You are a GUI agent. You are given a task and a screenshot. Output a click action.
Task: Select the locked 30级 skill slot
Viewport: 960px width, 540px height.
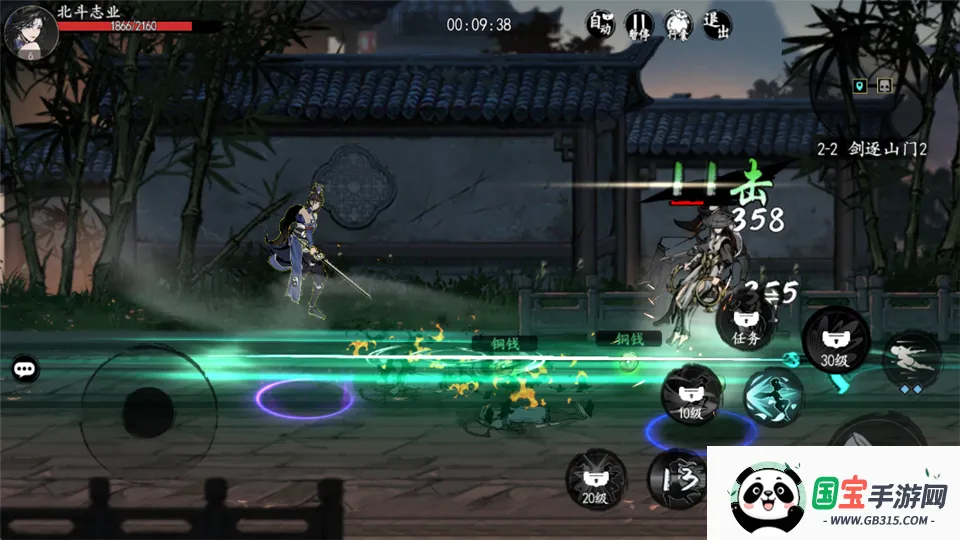pyautogui.click(x=835, y=339)
